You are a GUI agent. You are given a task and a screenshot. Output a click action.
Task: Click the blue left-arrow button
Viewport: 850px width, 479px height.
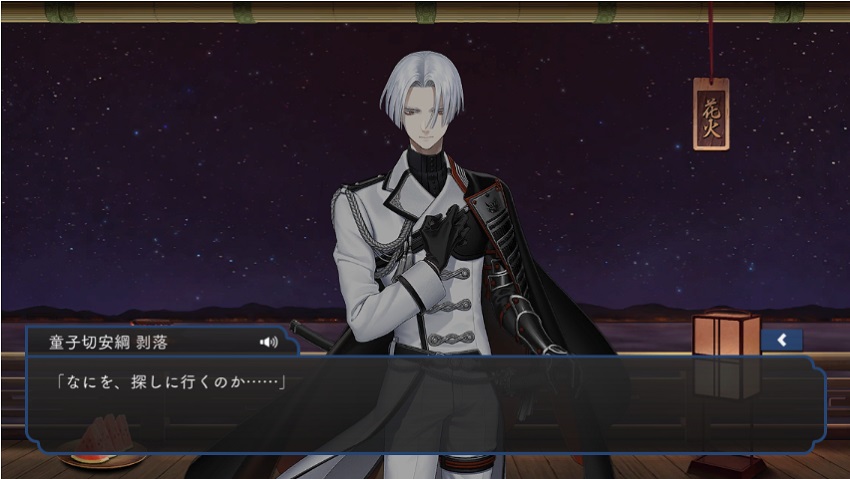pyautogui.click(x=782, y=341)
